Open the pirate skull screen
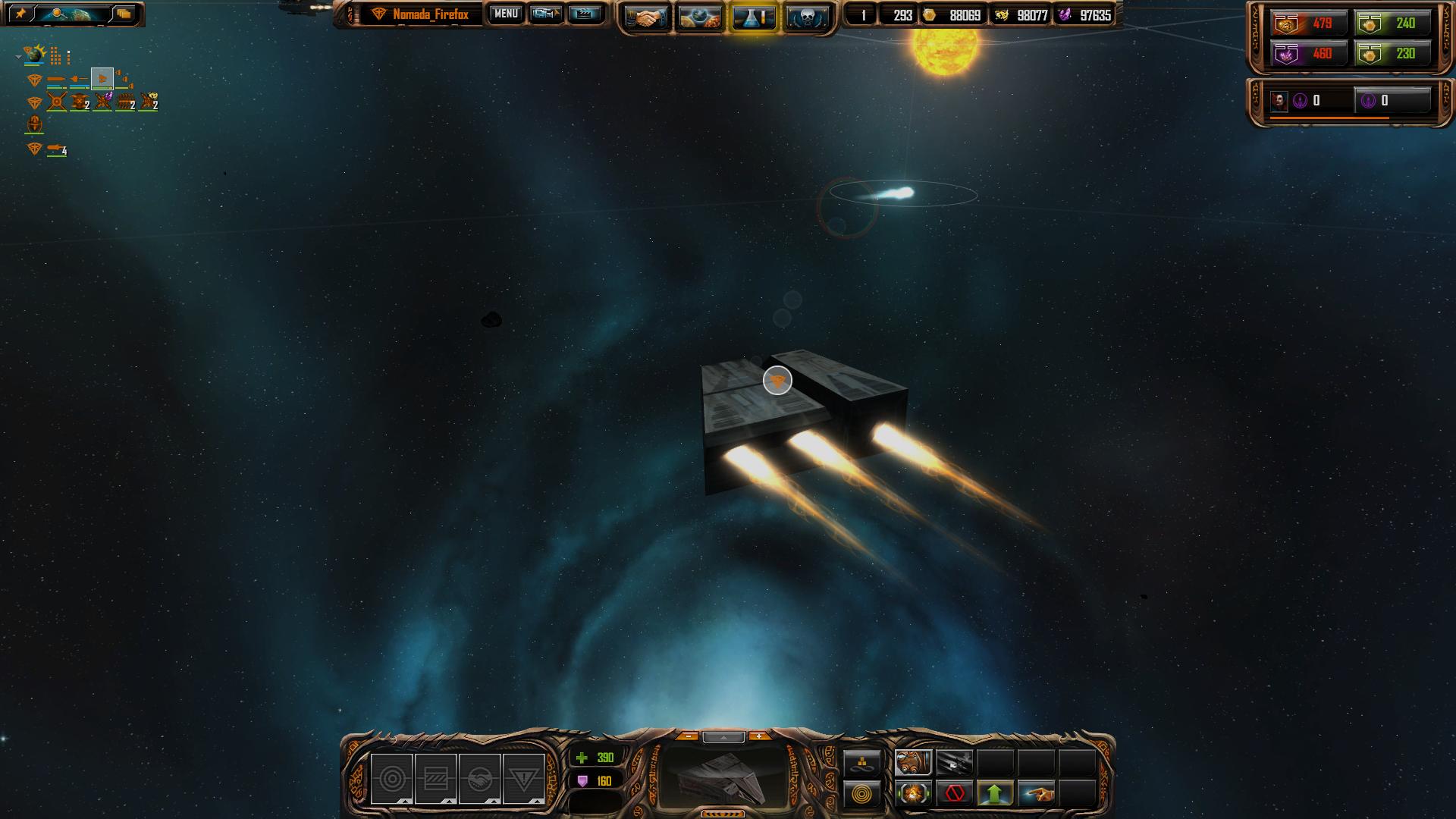Image resolution: width=1456 pixels, height=819 pixels. 805,17
